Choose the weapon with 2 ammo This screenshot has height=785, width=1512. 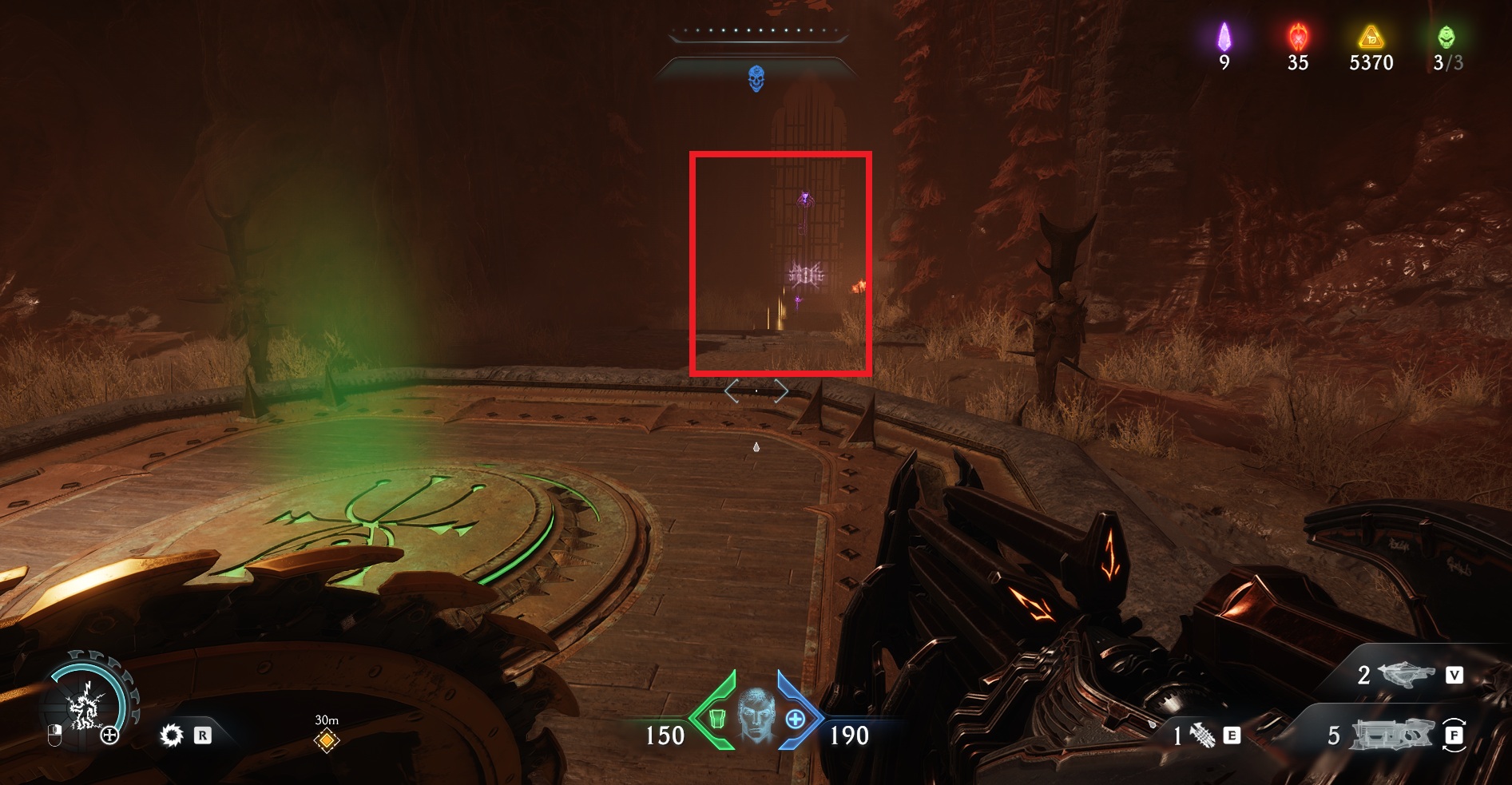click(x=1406, y=675)
